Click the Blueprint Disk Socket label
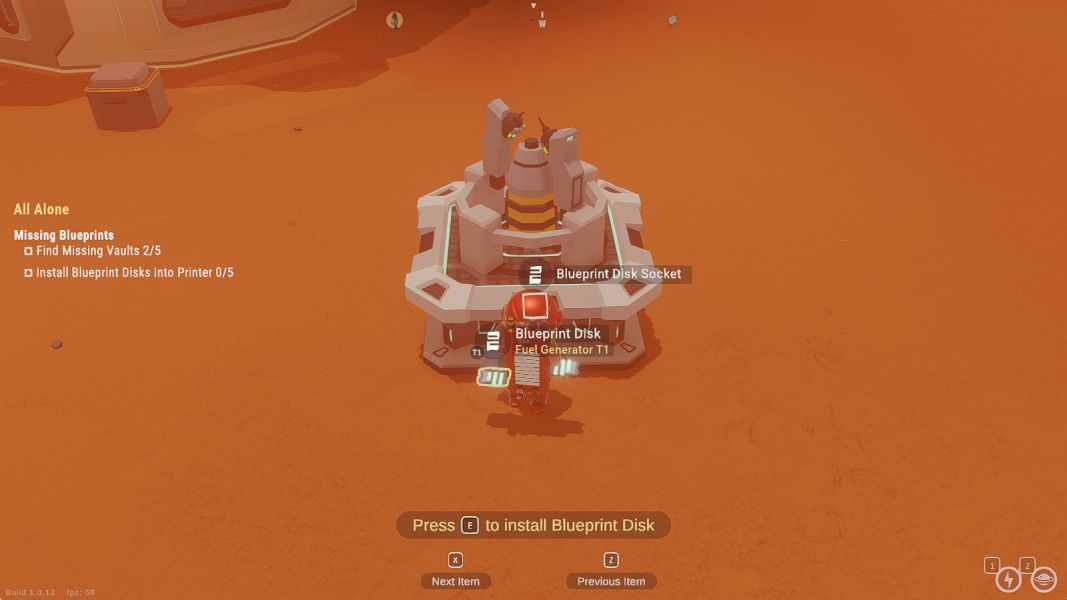 tap(618, 274)
